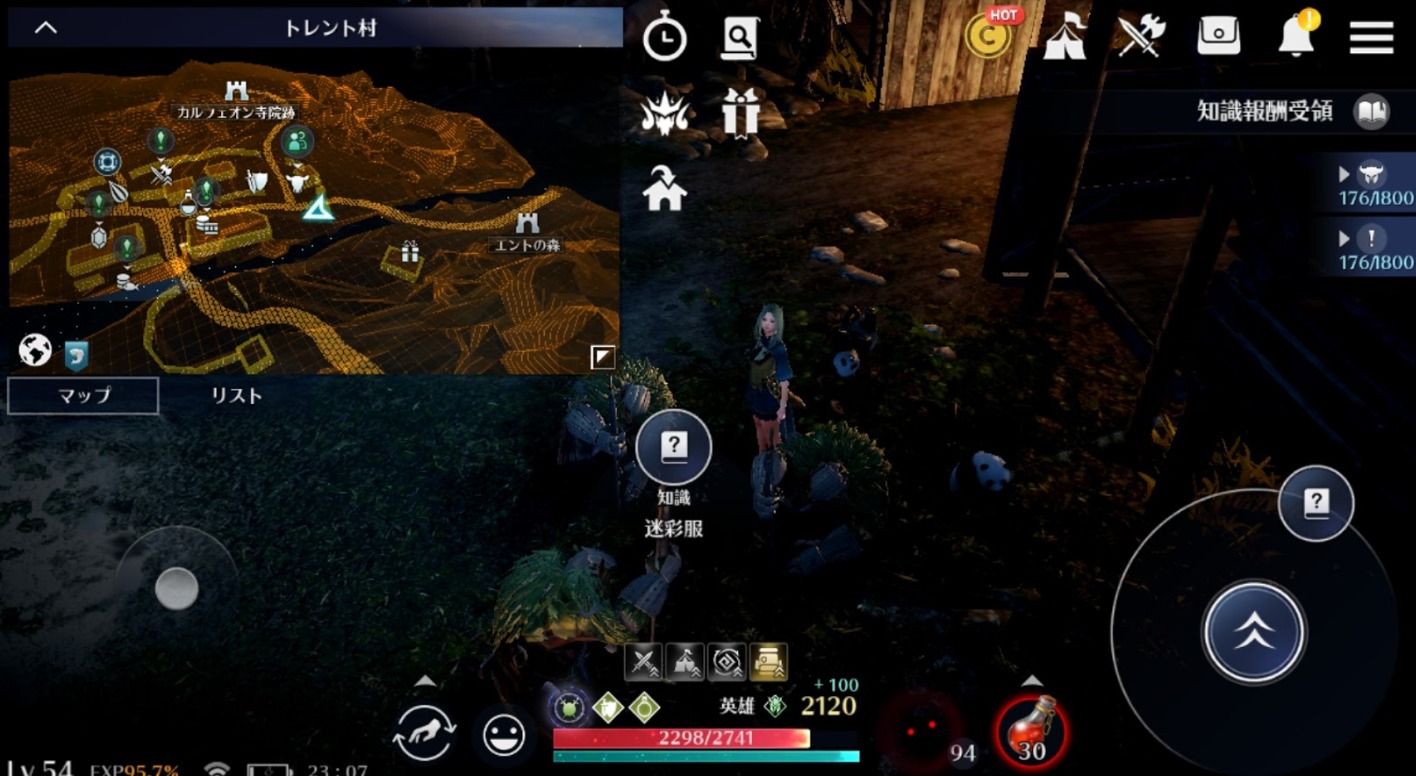Open the emote smiley face button
This screenshot has width=1416, height=776.
[x=504, y=735]
